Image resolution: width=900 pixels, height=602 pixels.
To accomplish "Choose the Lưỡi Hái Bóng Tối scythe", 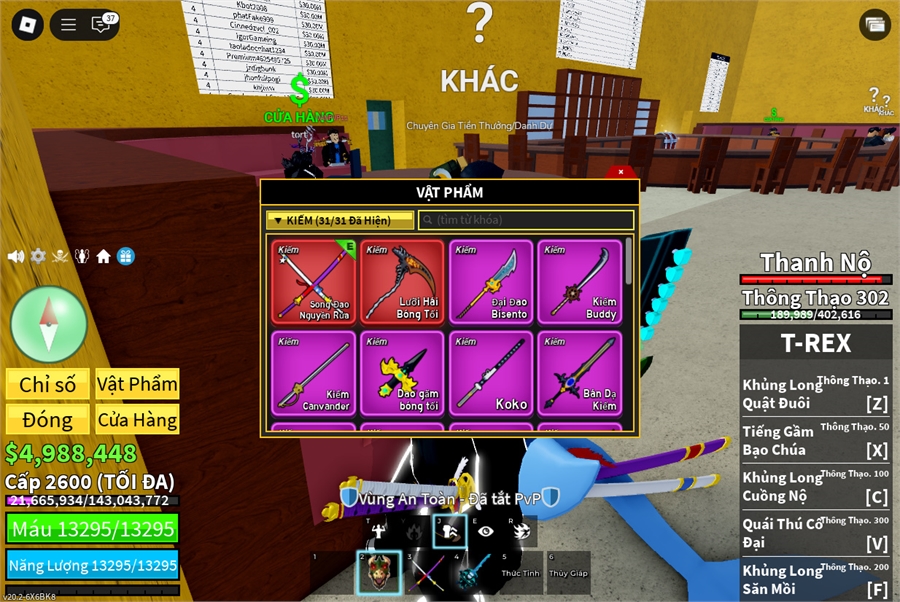I will click(x=402, y=281).
